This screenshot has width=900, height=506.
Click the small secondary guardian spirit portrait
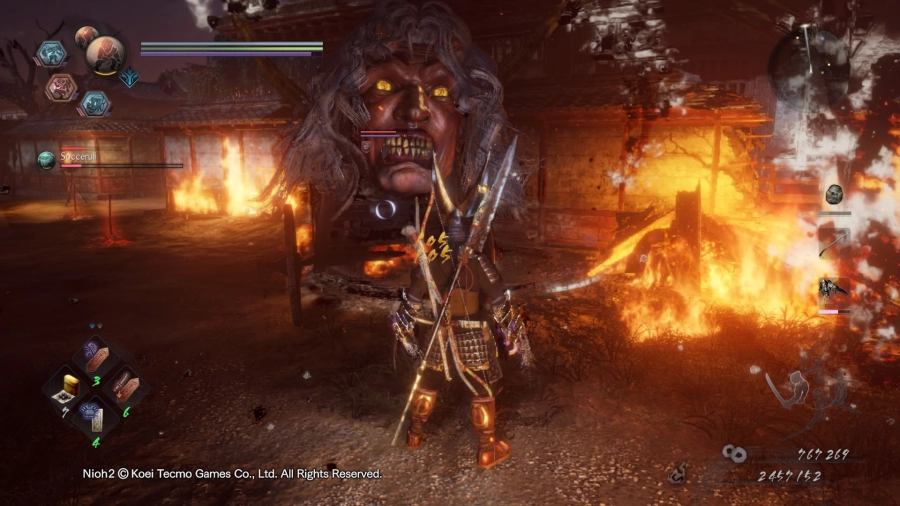86,38
